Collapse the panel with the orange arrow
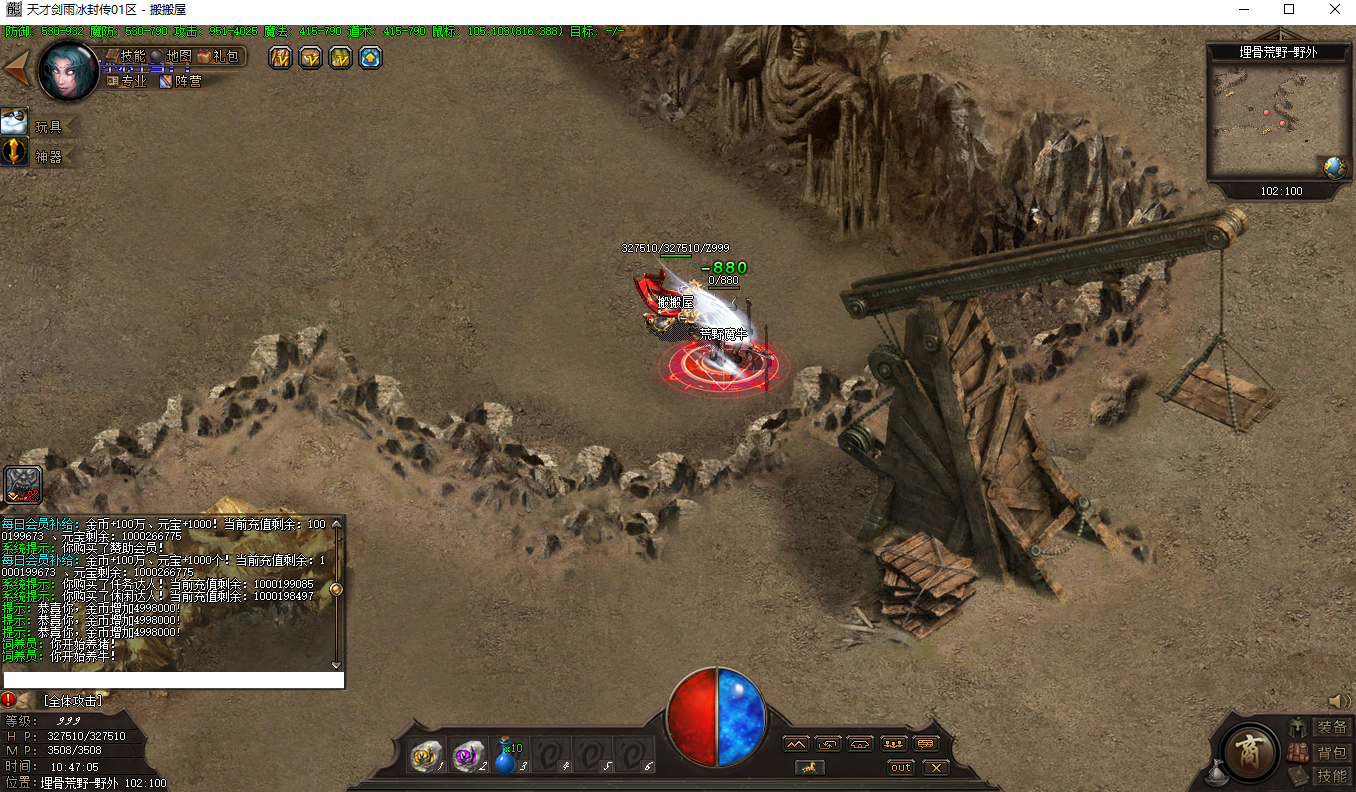1356x792 pixels. click(16, 68)
